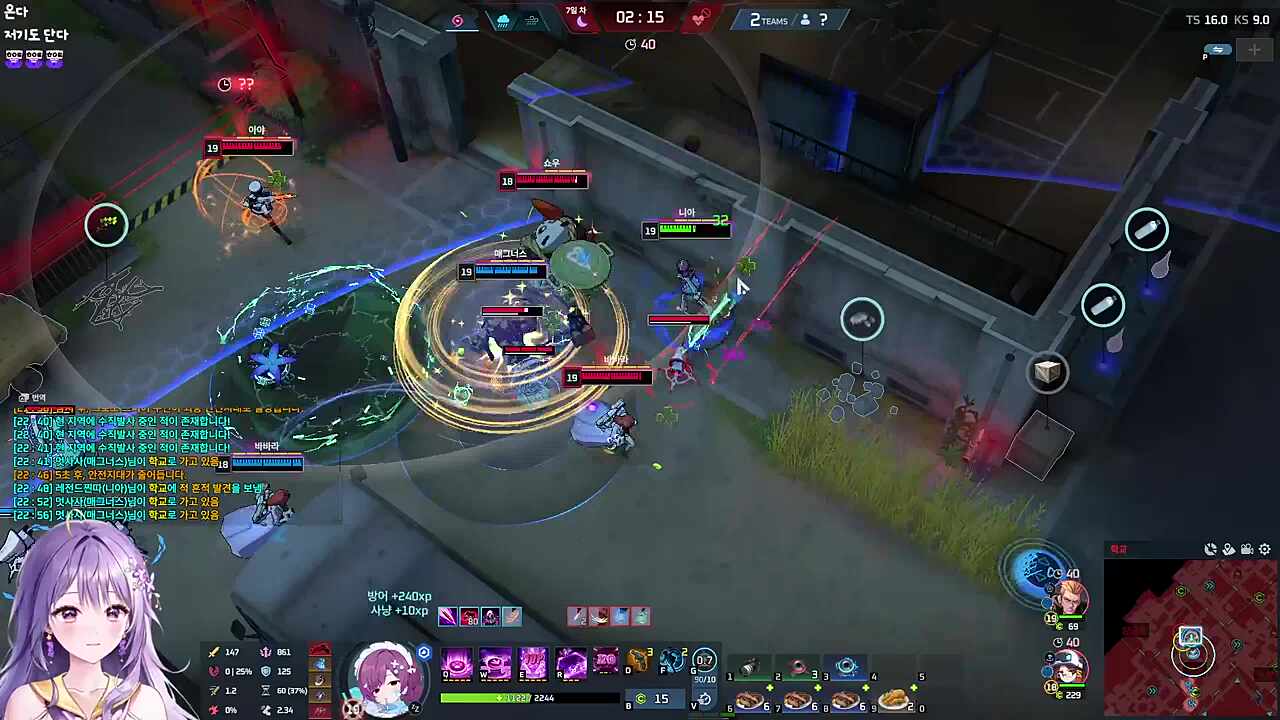1280x720 pixels.
Task: Click the blue upgrade arrow badge near the portrait
Action: pos(423,652)
